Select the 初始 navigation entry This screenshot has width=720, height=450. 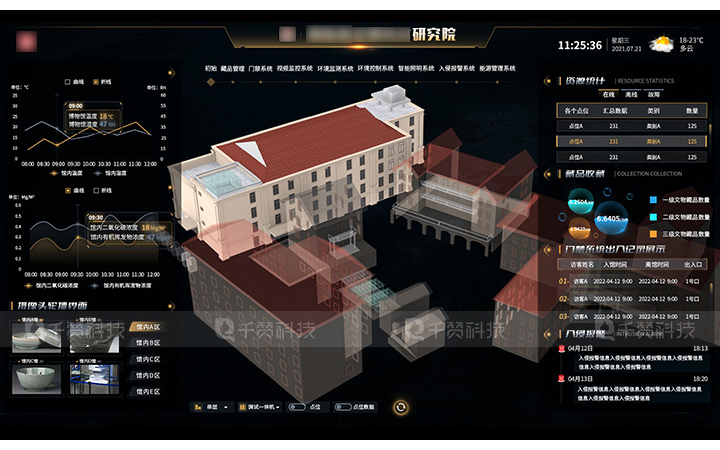[x=210, y=69]
